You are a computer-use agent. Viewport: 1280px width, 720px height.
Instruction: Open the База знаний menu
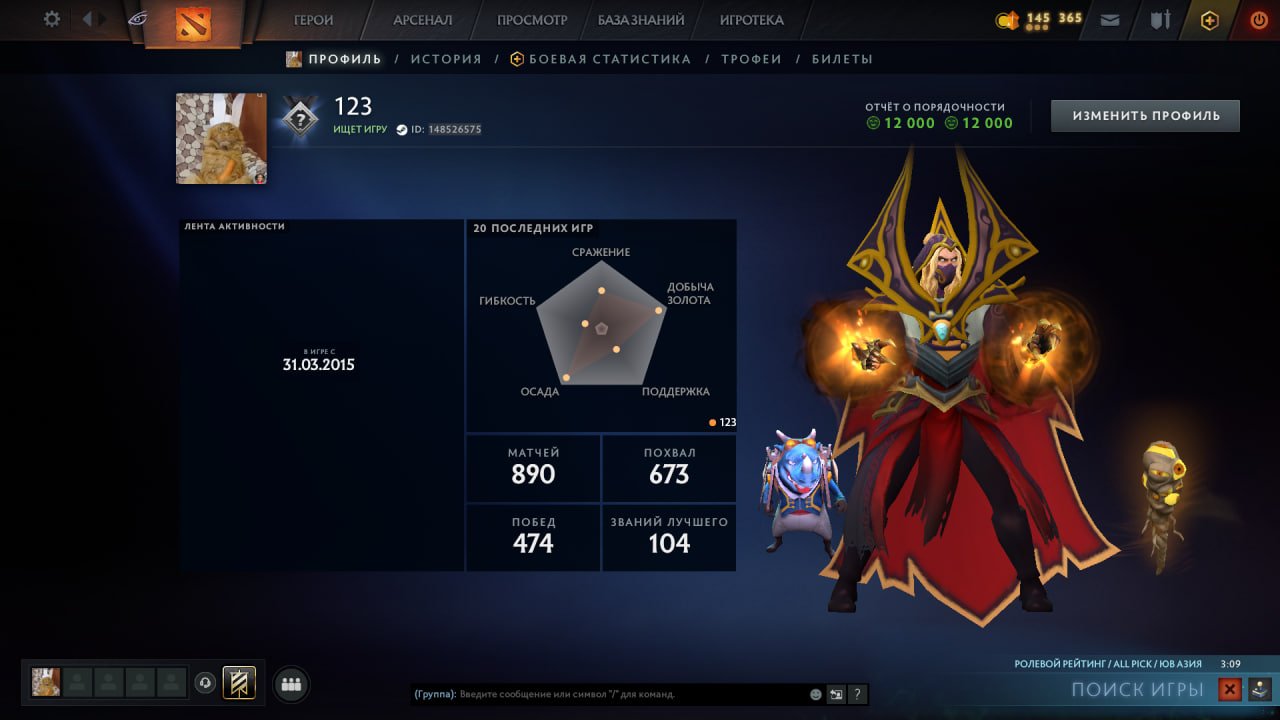(641, 20)
